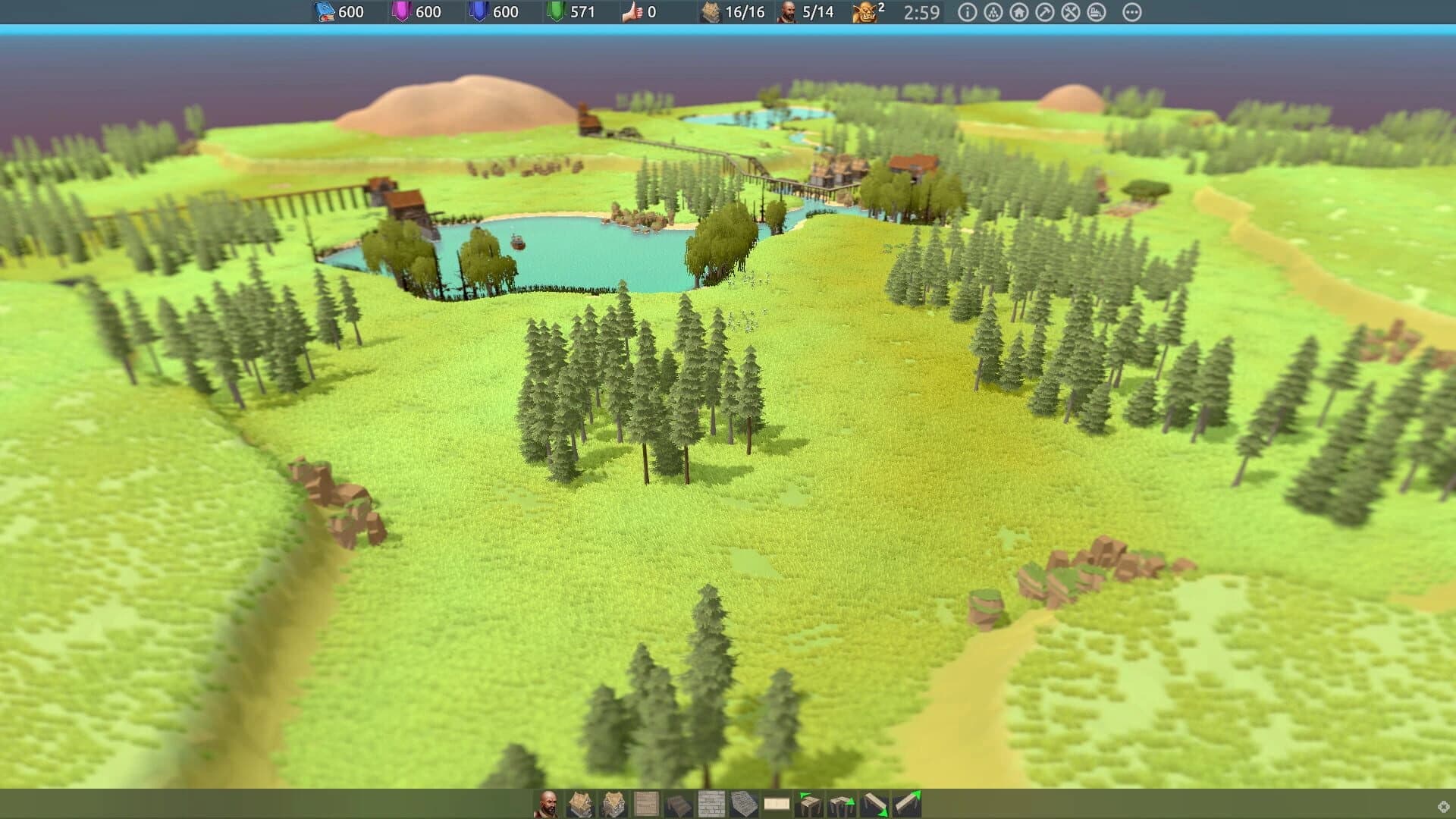The height and width of the screenshot is (819, 1456).
Task: Select the stone ramp piece
Action: coord(743,802)
